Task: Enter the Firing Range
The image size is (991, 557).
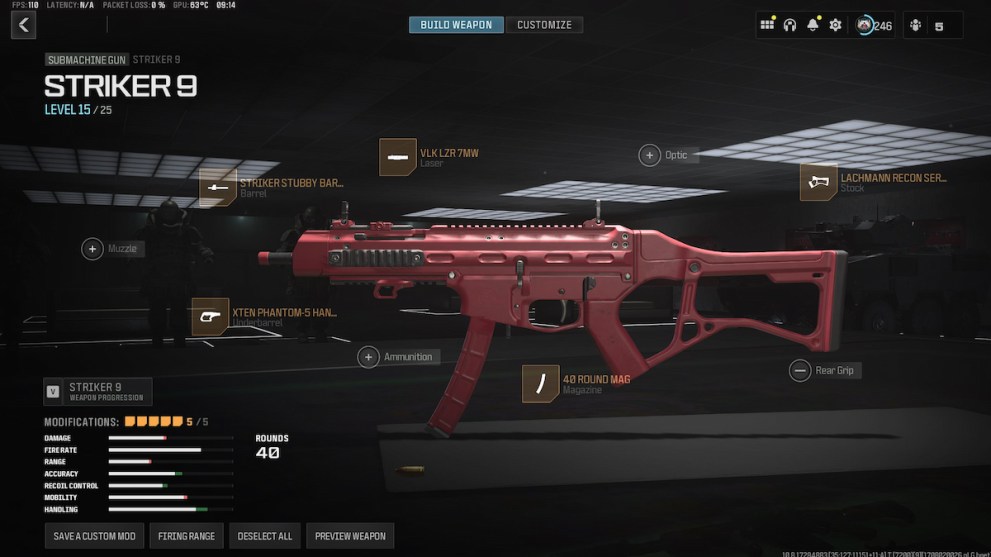Action: (187, 536)
